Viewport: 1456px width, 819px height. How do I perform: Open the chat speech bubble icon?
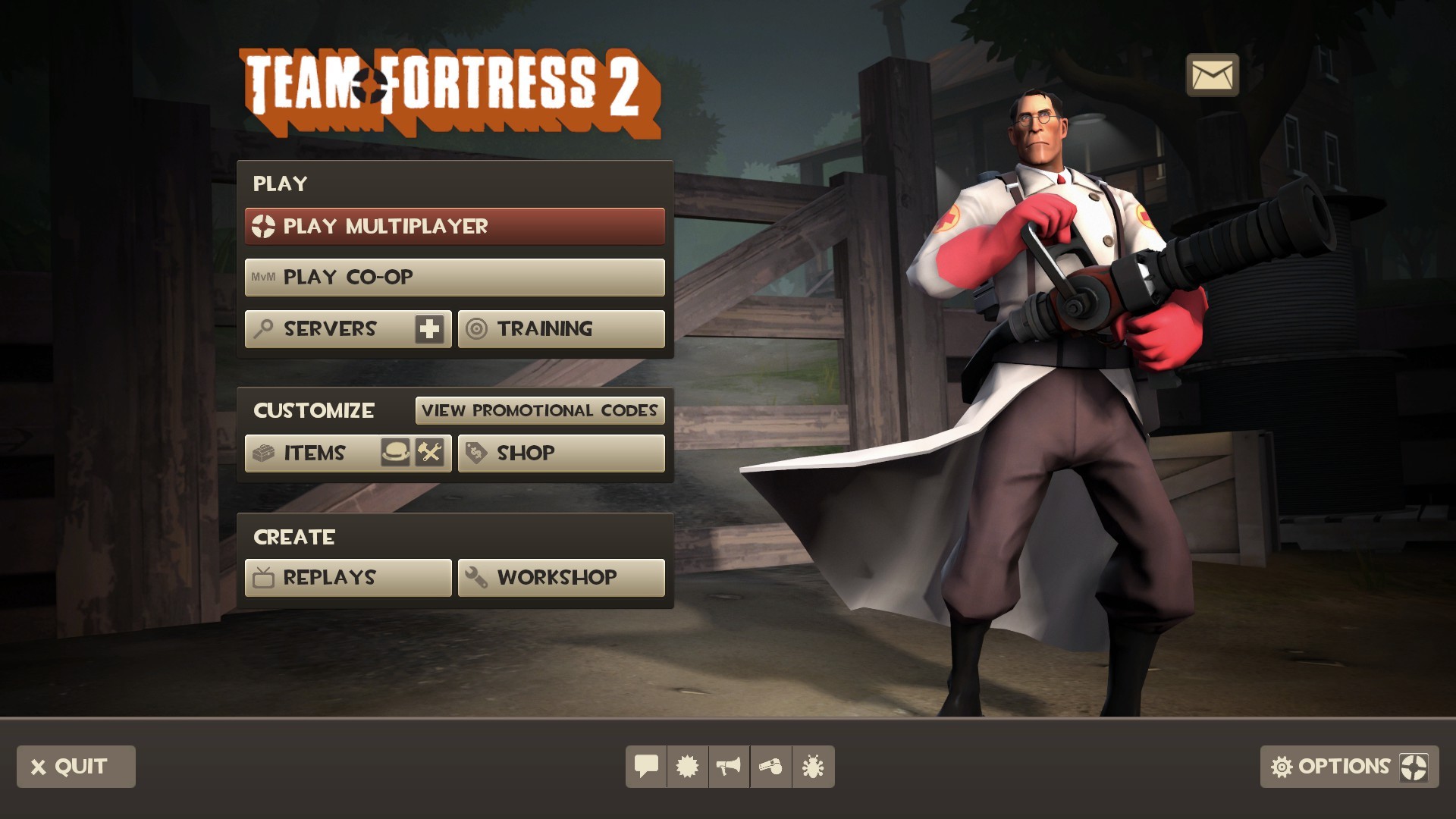pos(645,767)
